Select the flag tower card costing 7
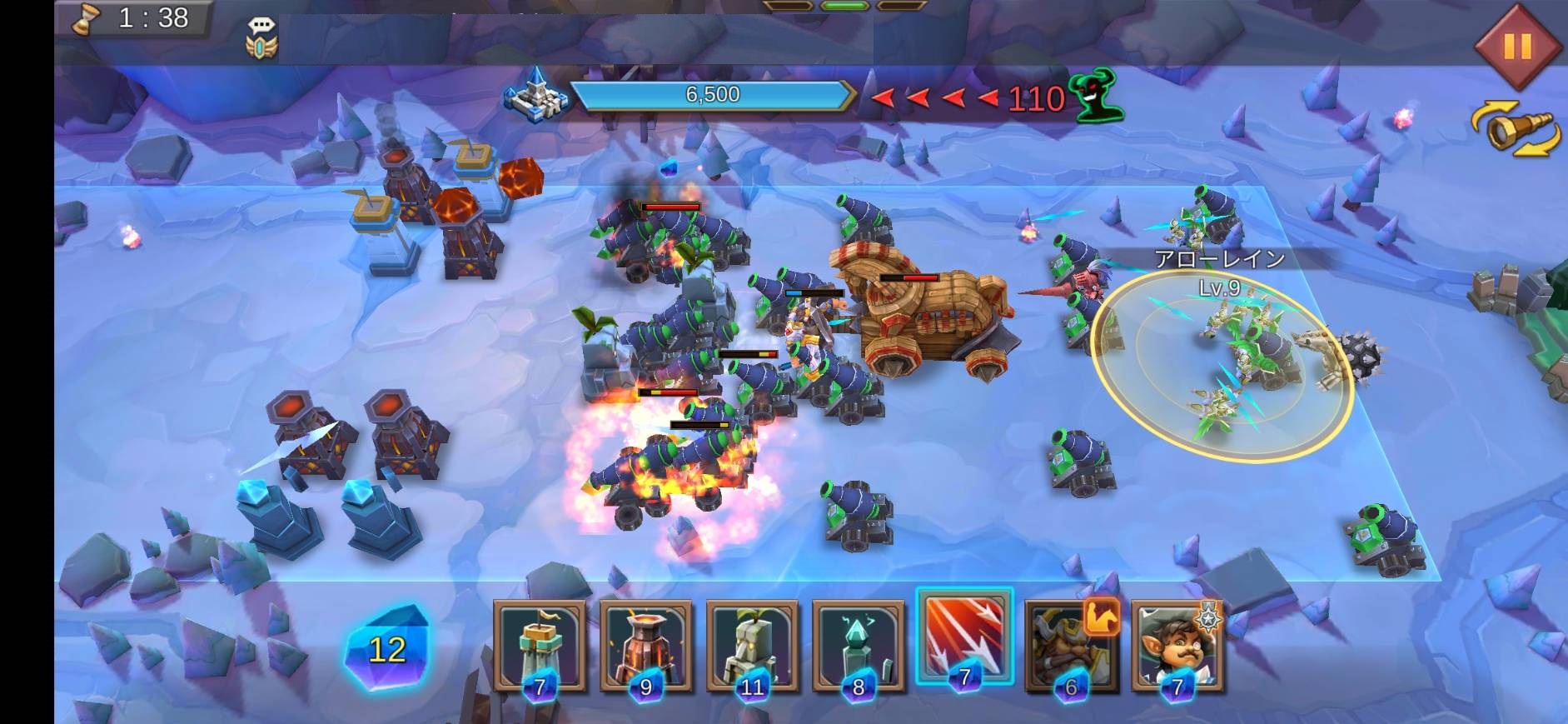Image resolution: width=1568 pixels, height=724 pixels. 540,647
